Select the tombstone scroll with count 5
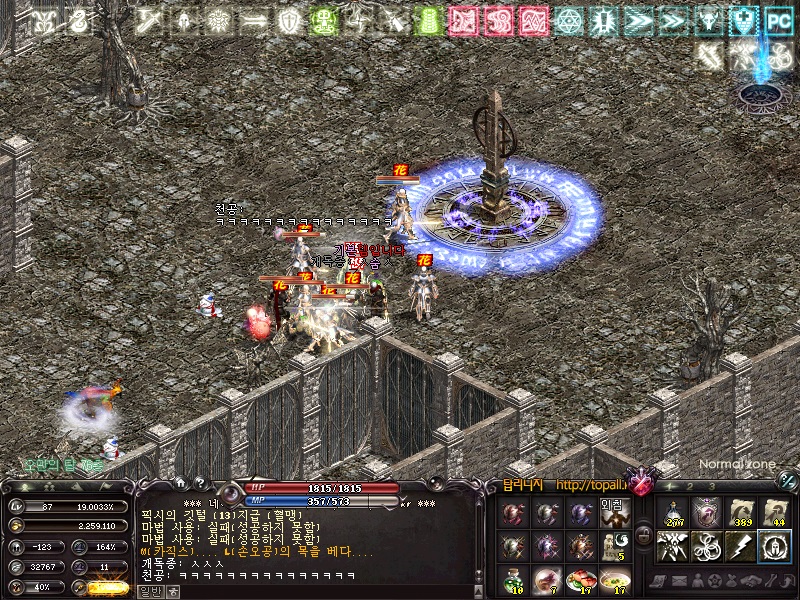This screenshot has width=800, height=600. 615,546
